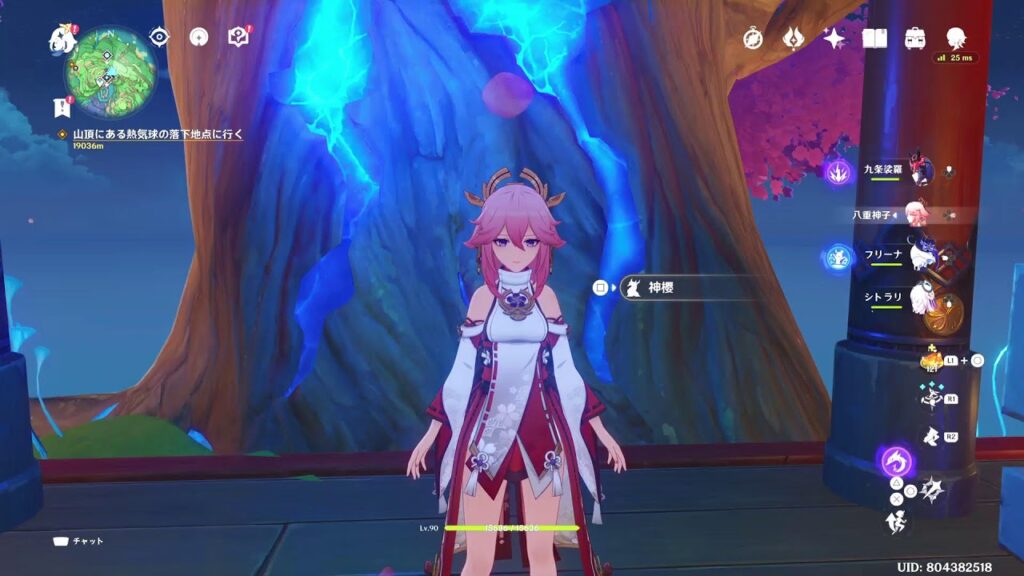Open the question-mark tutorial book icon
Screen dimensions: 1024x576
[238, 37]
